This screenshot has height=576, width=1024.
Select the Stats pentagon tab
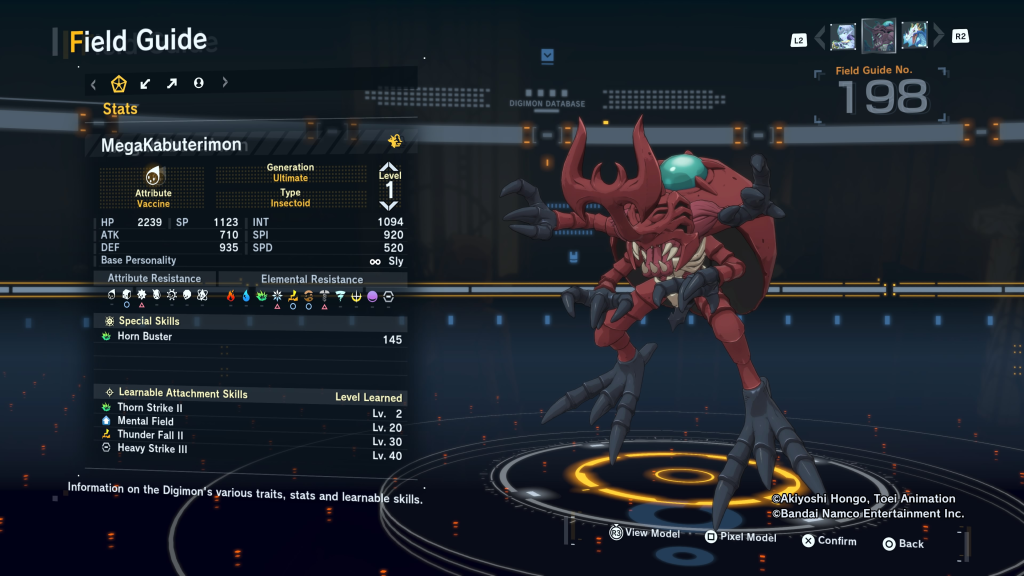point(118,84)
